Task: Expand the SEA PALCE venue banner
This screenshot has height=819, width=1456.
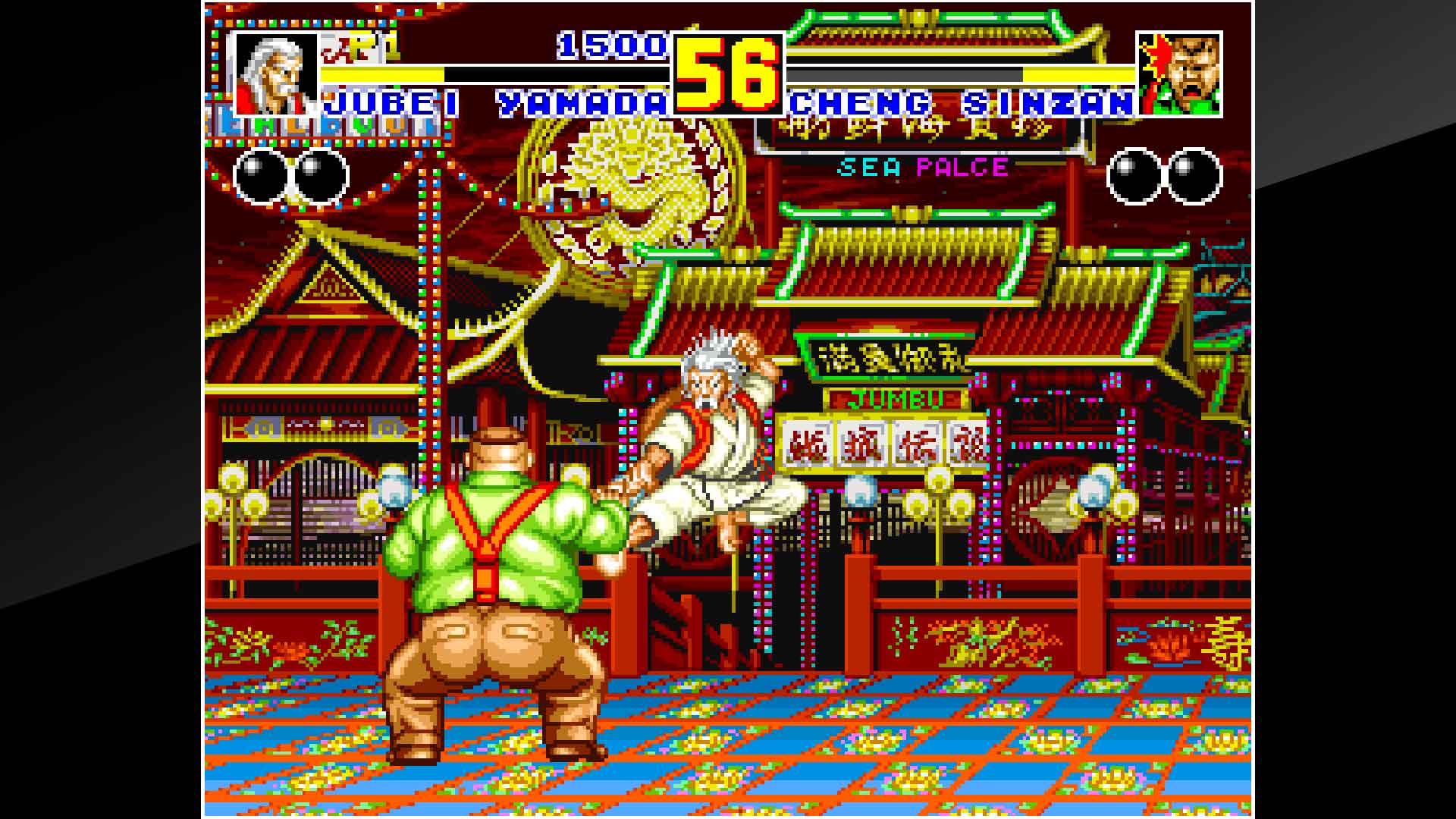Action: pyautogui.click(x=921, y=167)
